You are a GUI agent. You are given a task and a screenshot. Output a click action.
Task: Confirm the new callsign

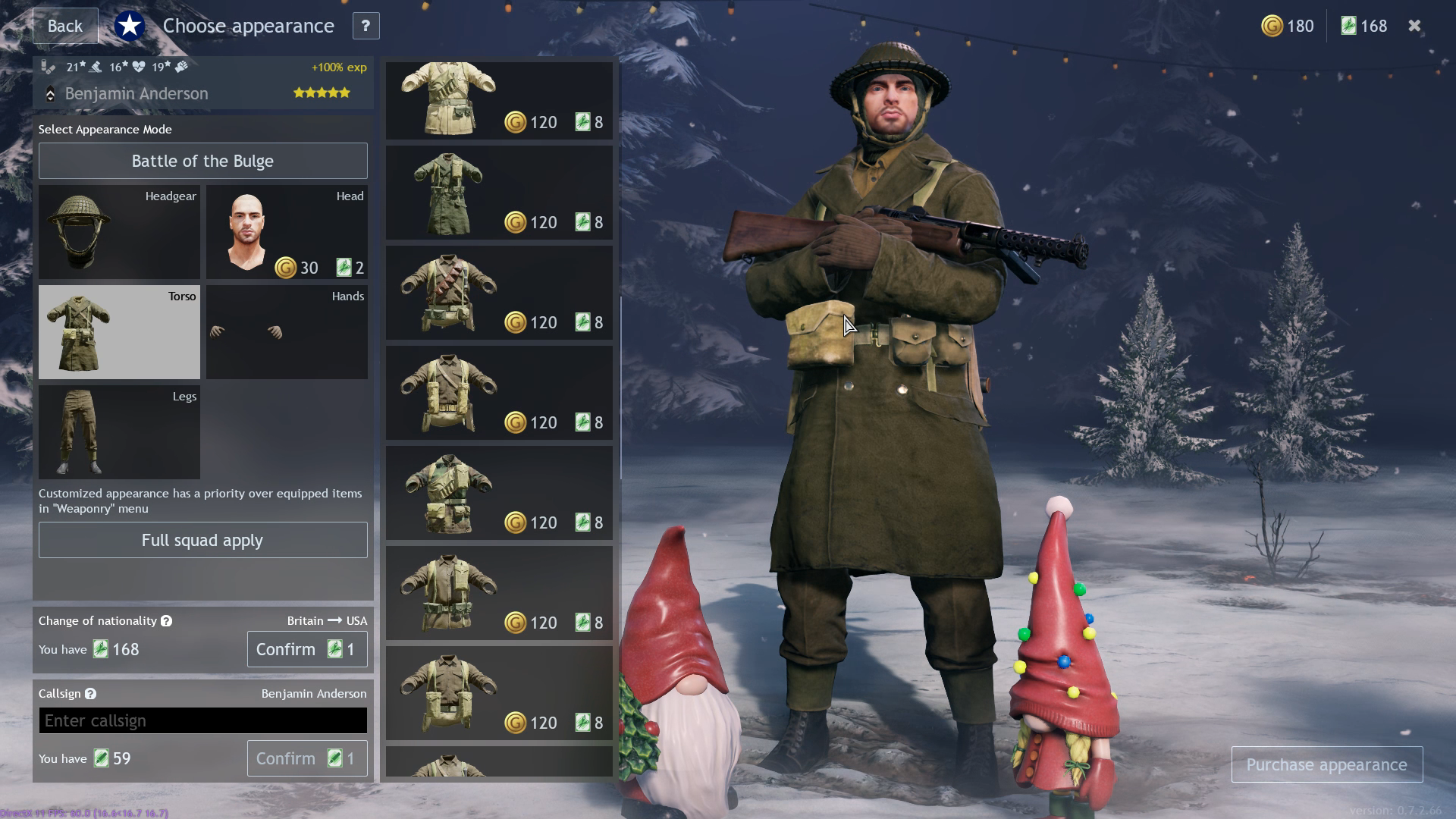pos(306,758)
